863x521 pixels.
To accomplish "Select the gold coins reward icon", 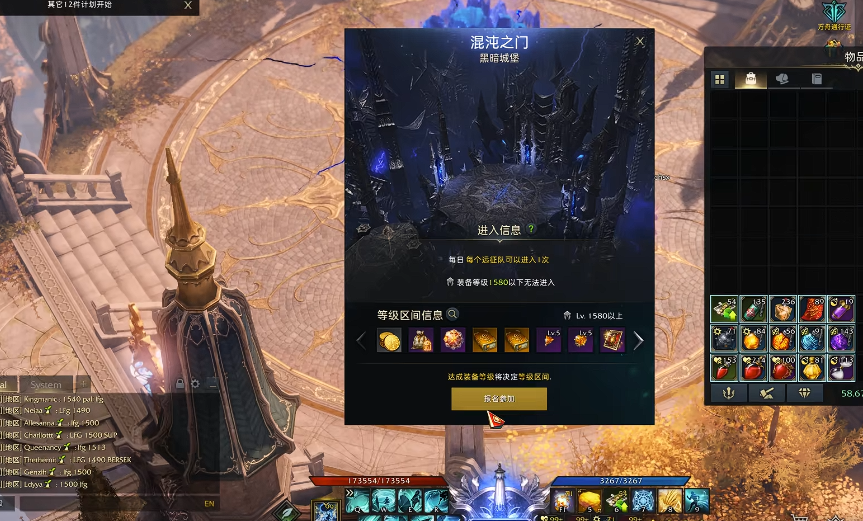I will (x=389, y=341).
